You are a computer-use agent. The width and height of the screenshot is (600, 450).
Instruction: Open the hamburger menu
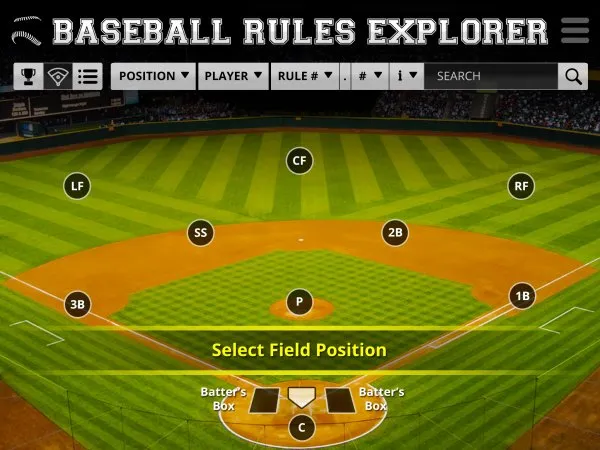[575, 29]
